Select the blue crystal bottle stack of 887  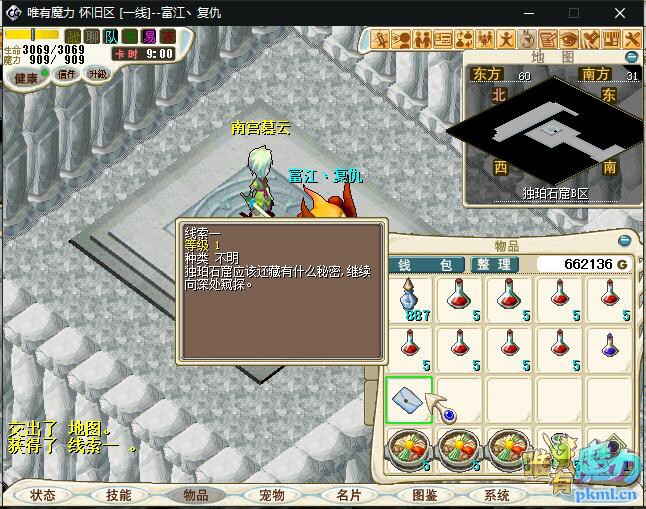(408, 300)
